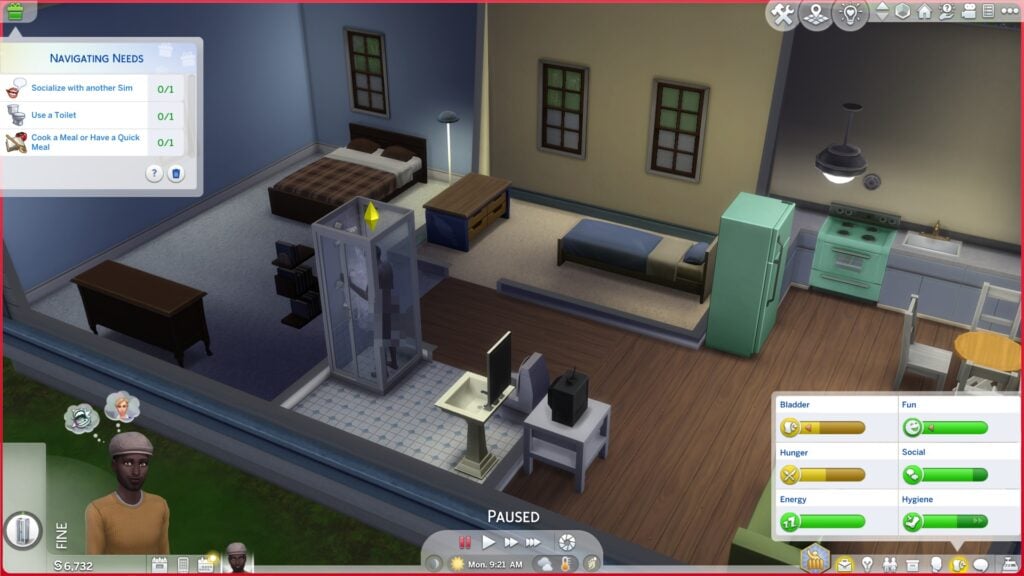This screenshot has width=1024, height=576.
Task: Open the calendar icon beside the funds
Action: pos(159,564)
